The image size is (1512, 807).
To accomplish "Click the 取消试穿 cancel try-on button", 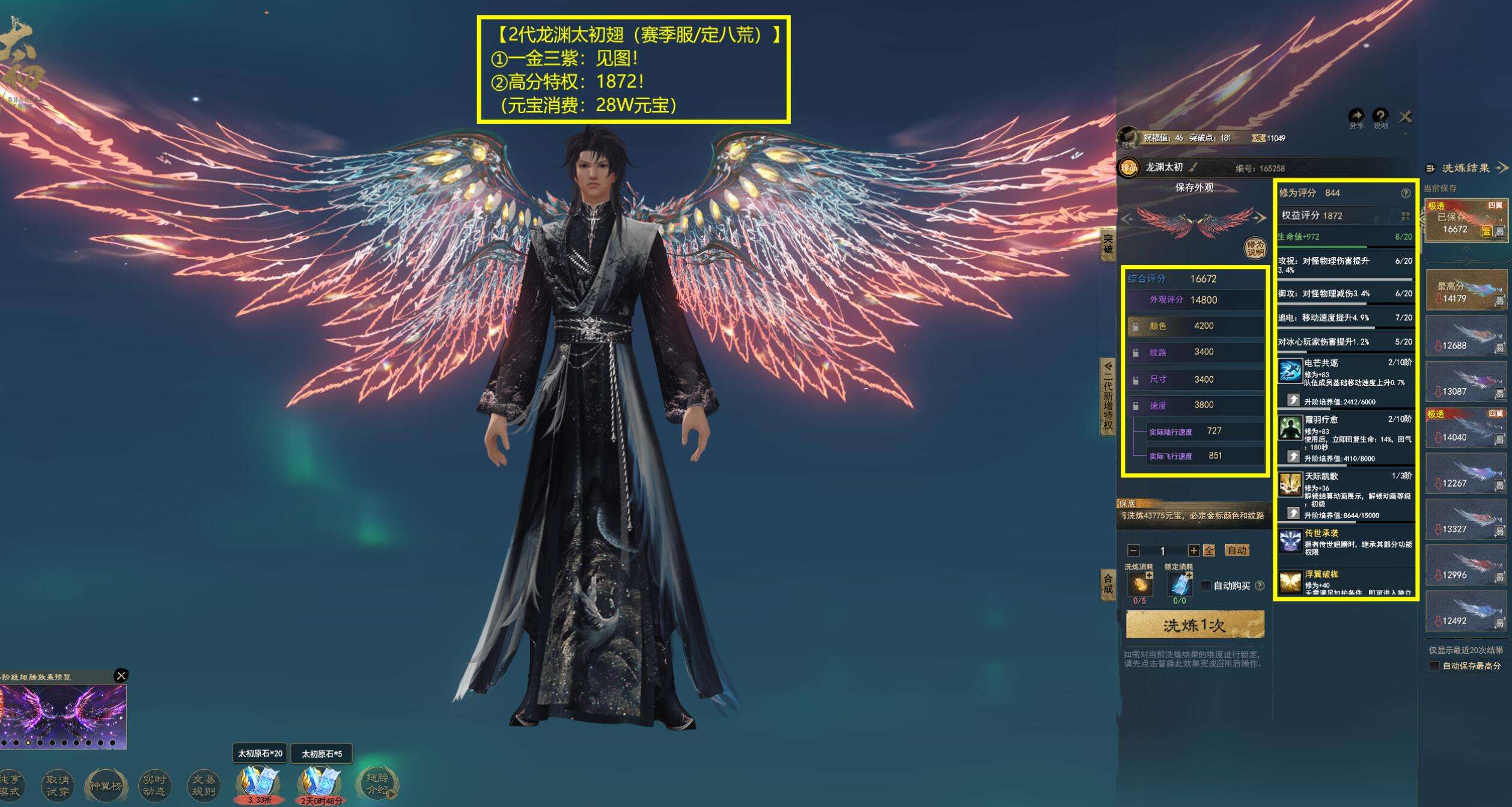I will point(58,785).
